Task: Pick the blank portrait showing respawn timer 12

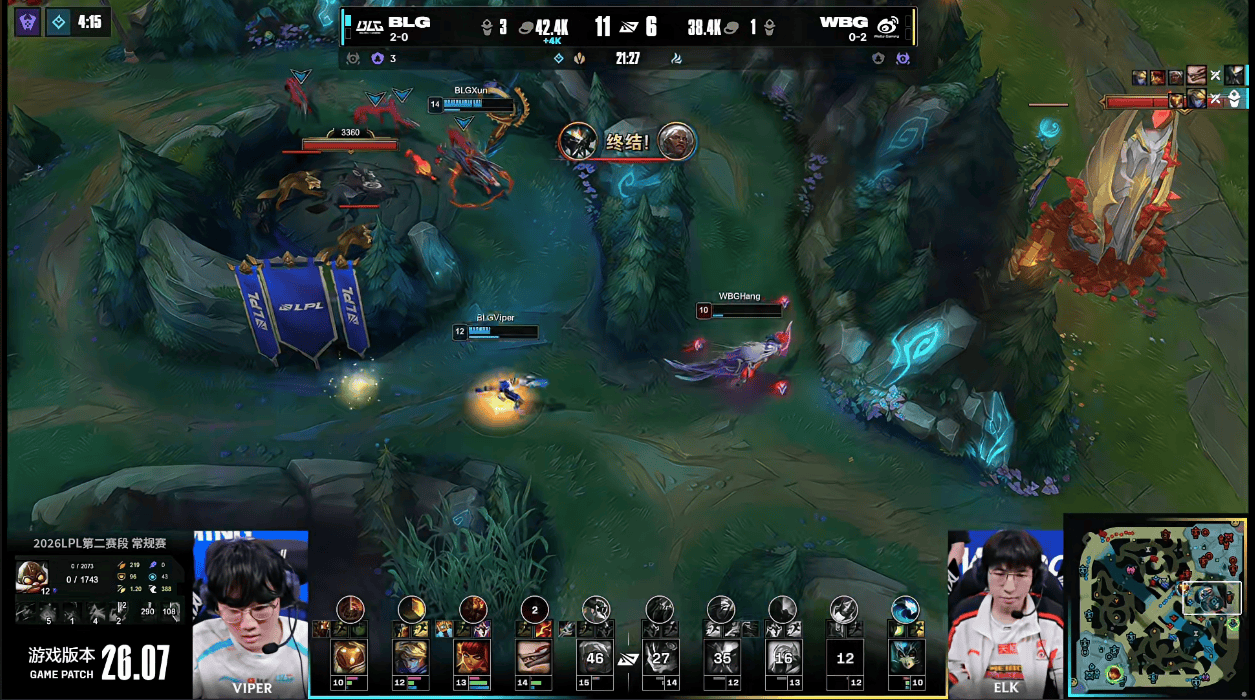Action: pos(846,658)
